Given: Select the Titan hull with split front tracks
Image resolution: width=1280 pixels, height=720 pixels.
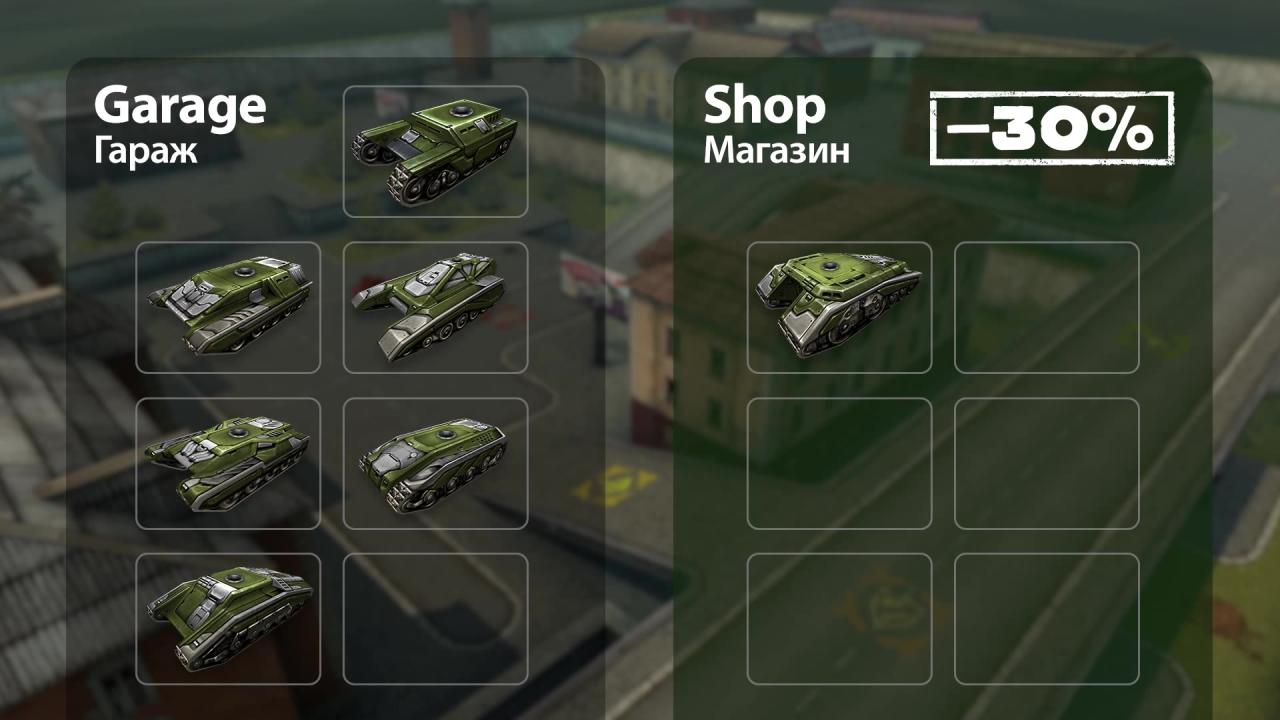Looking at the screenshot, I should [x=228, y=463].
